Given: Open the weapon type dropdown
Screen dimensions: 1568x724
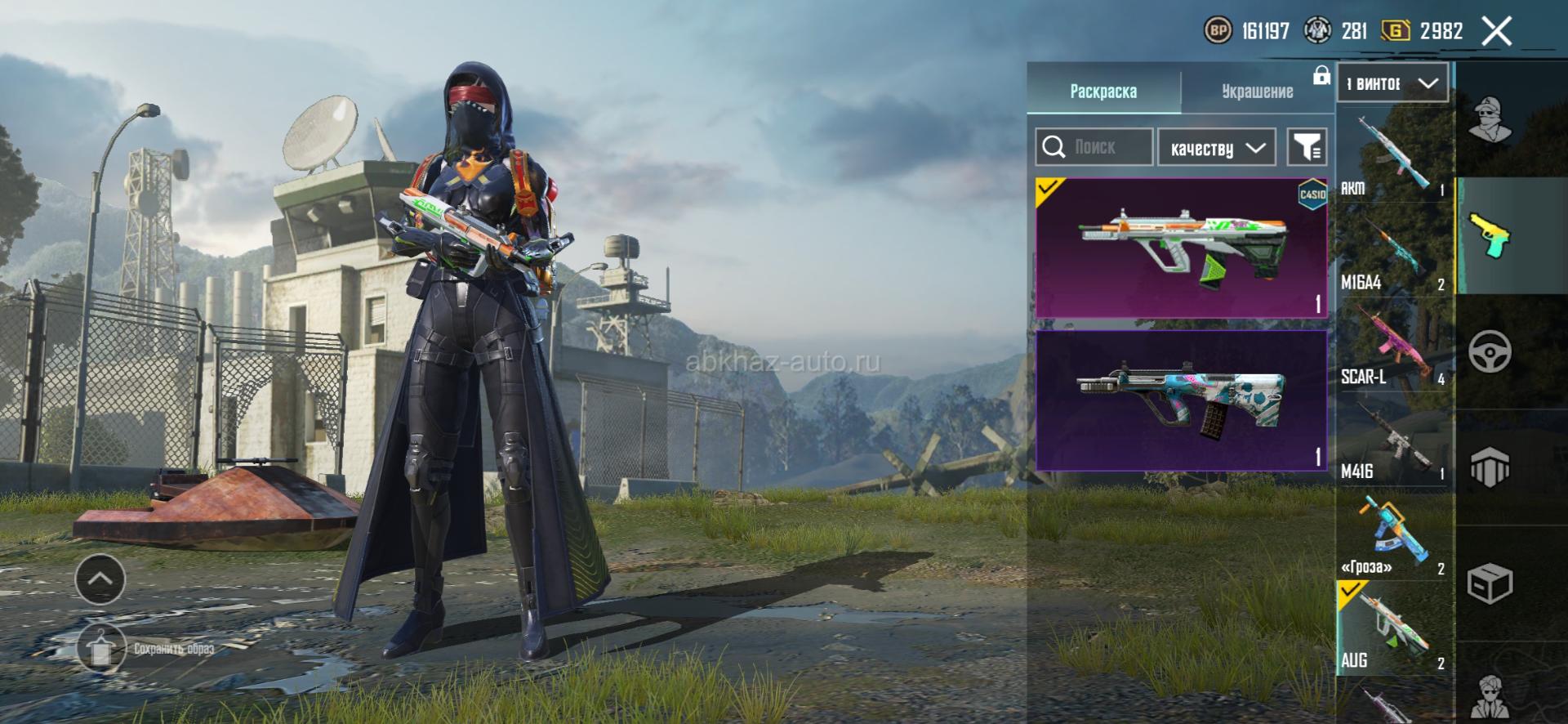Looking at the screenshot, I should (x=1392, y=83).
